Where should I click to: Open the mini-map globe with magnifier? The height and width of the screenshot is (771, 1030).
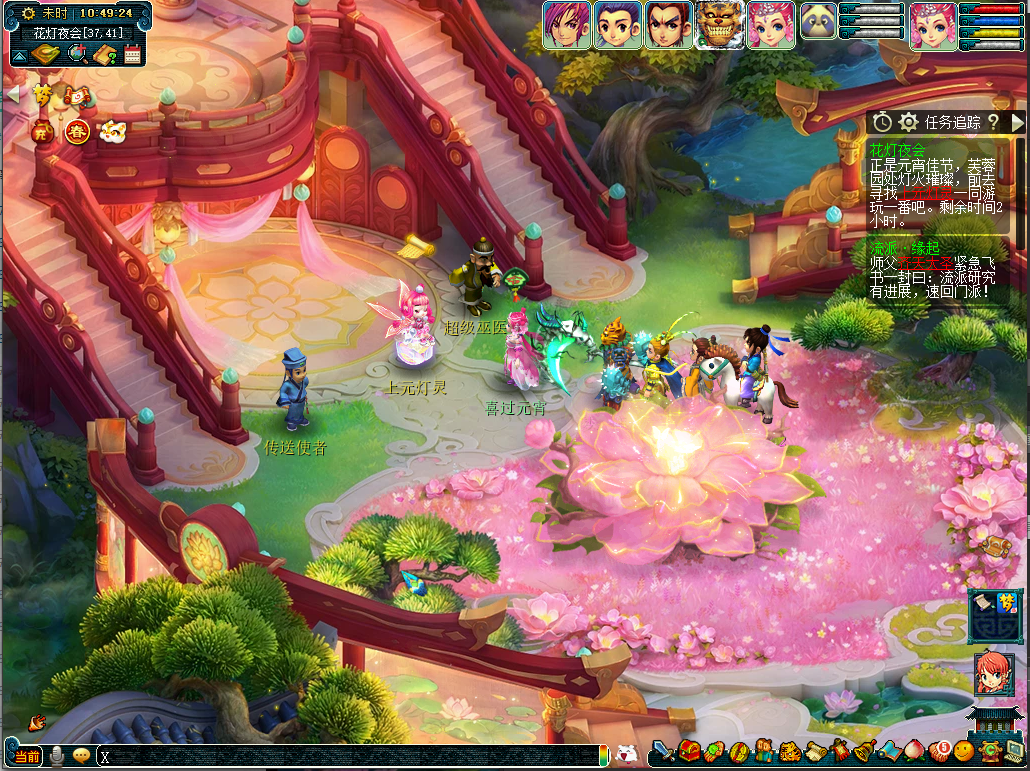76,55
